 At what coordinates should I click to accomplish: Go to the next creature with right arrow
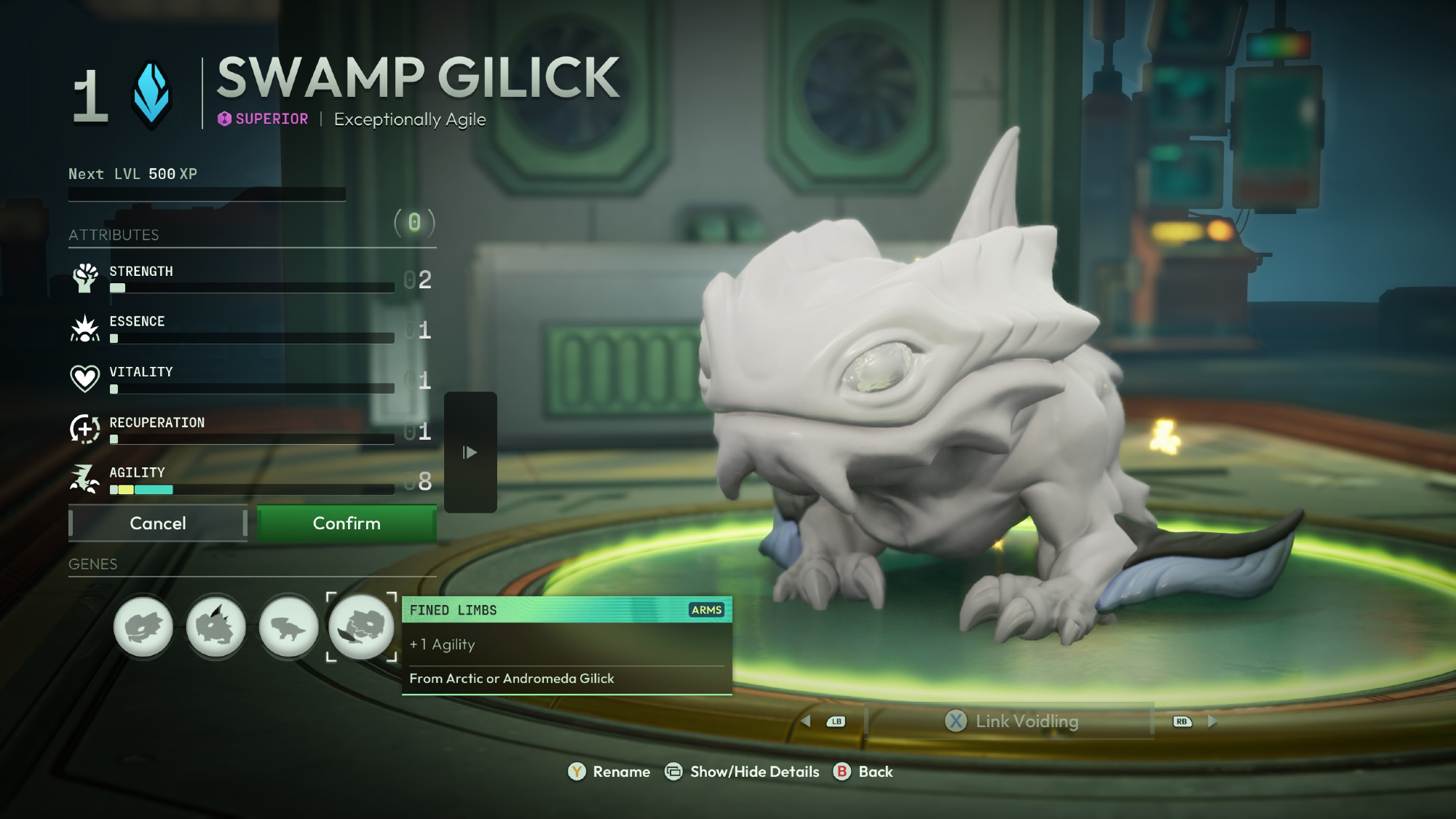click(x=1212, y=721)
